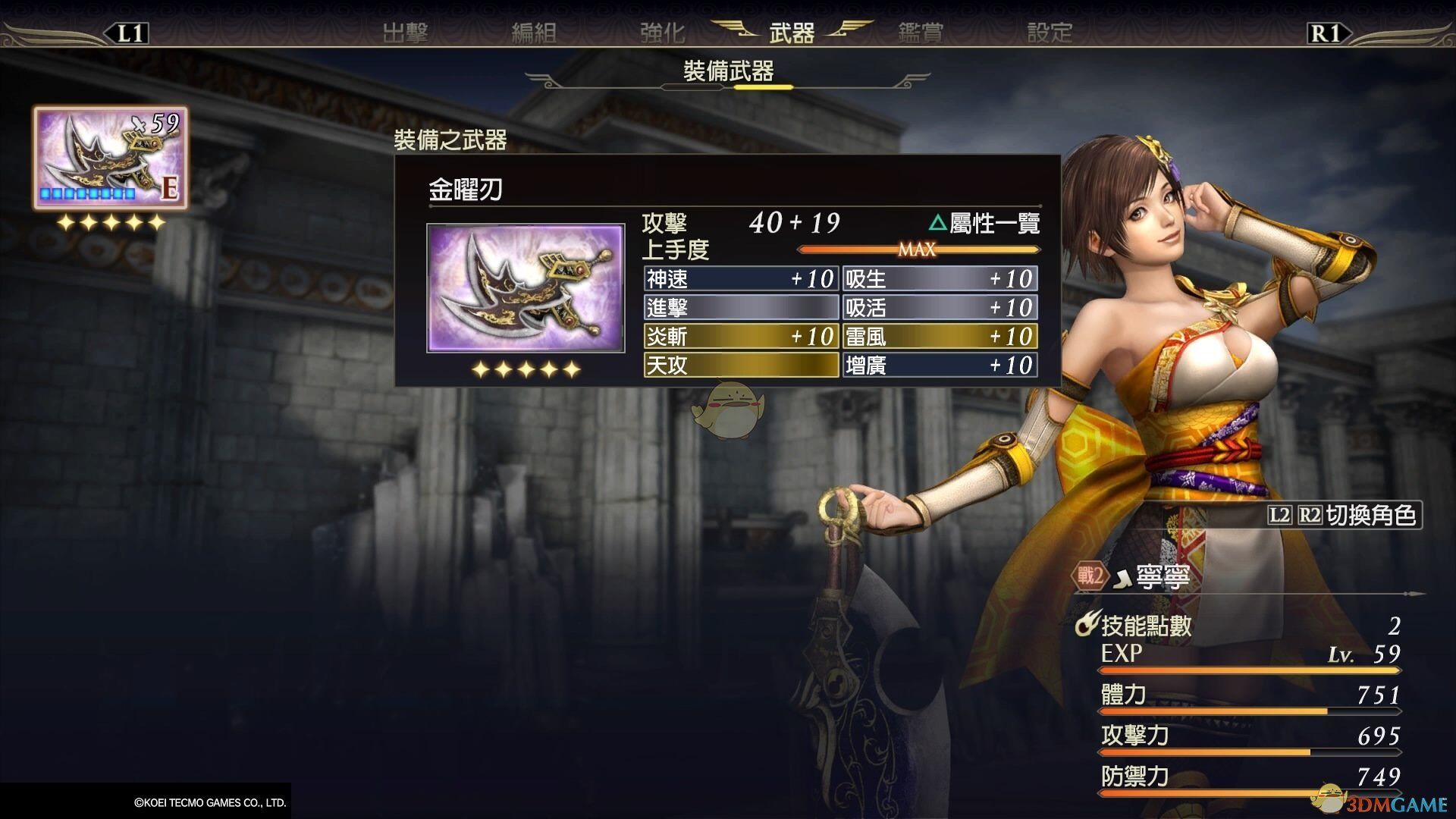Viewport: 1456px width, 819px height.
Task: Select the 裝備武器 sub-tab
Action: point(728,72)
